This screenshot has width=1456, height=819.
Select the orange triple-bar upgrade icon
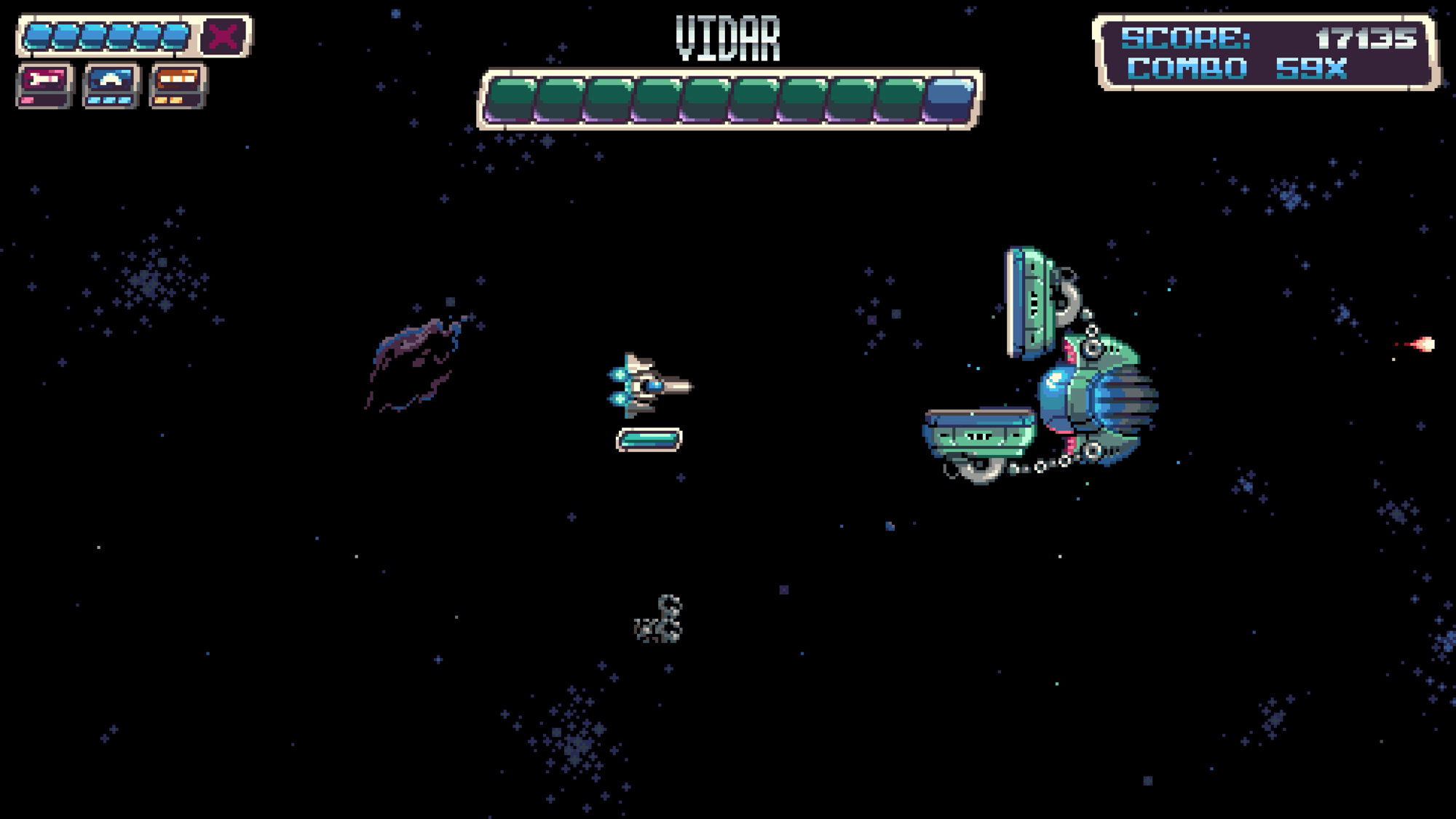click(x=178, y=85)
